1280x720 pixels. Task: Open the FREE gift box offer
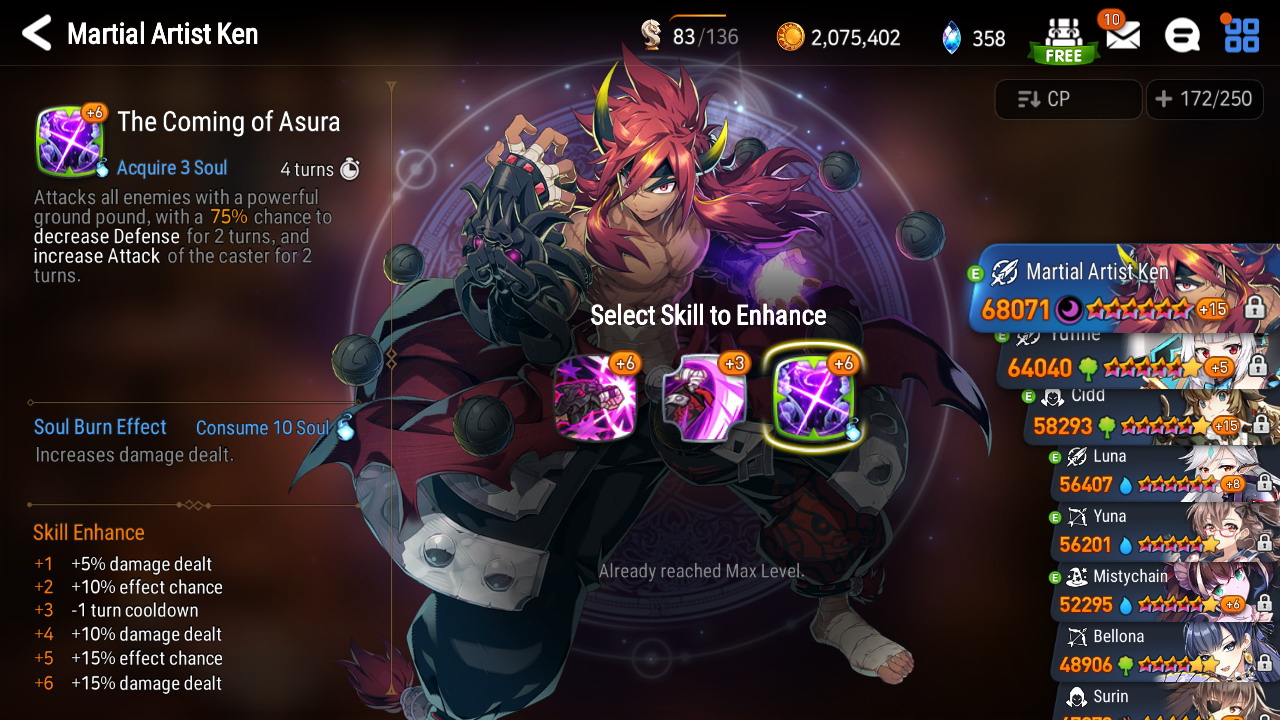pyautogui.click(x=1063, y=38)
